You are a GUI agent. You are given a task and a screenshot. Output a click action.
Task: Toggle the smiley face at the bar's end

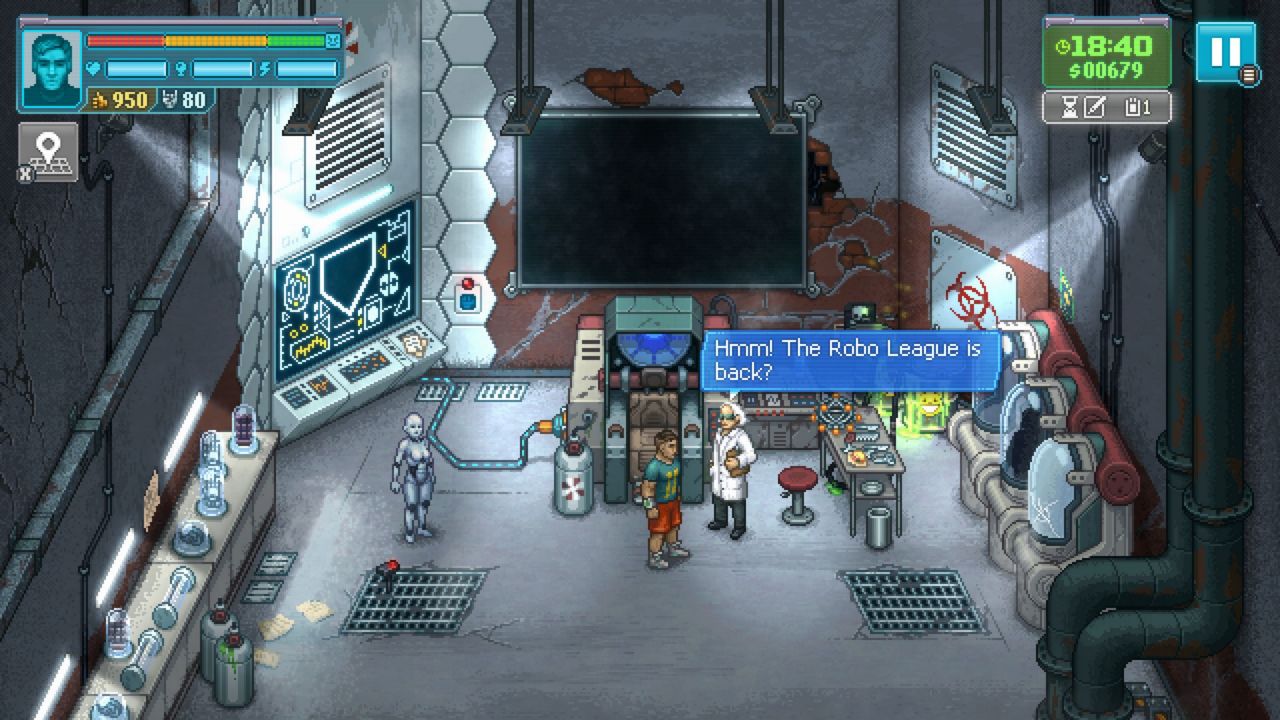(x=331, y=40)
